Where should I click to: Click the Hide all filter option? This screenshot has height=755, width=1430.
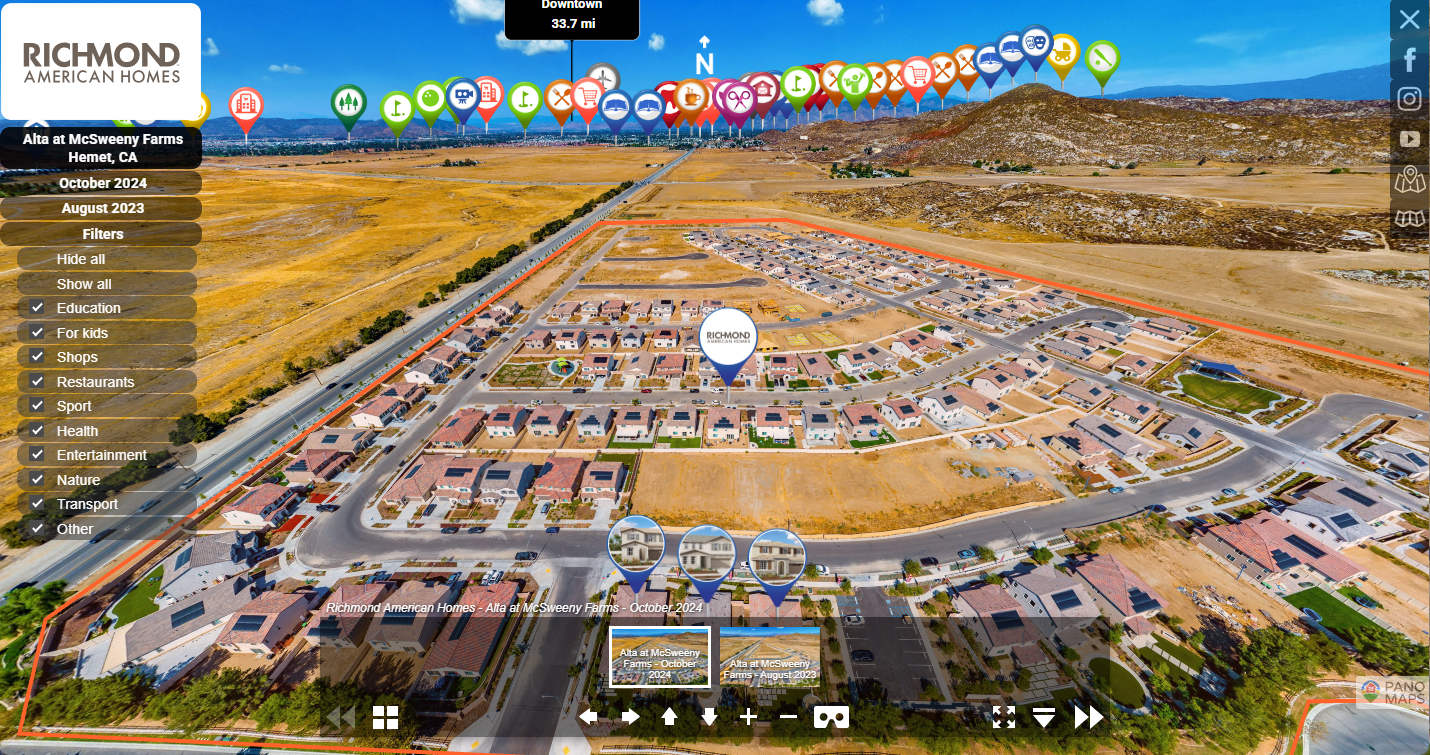point(81,259)
